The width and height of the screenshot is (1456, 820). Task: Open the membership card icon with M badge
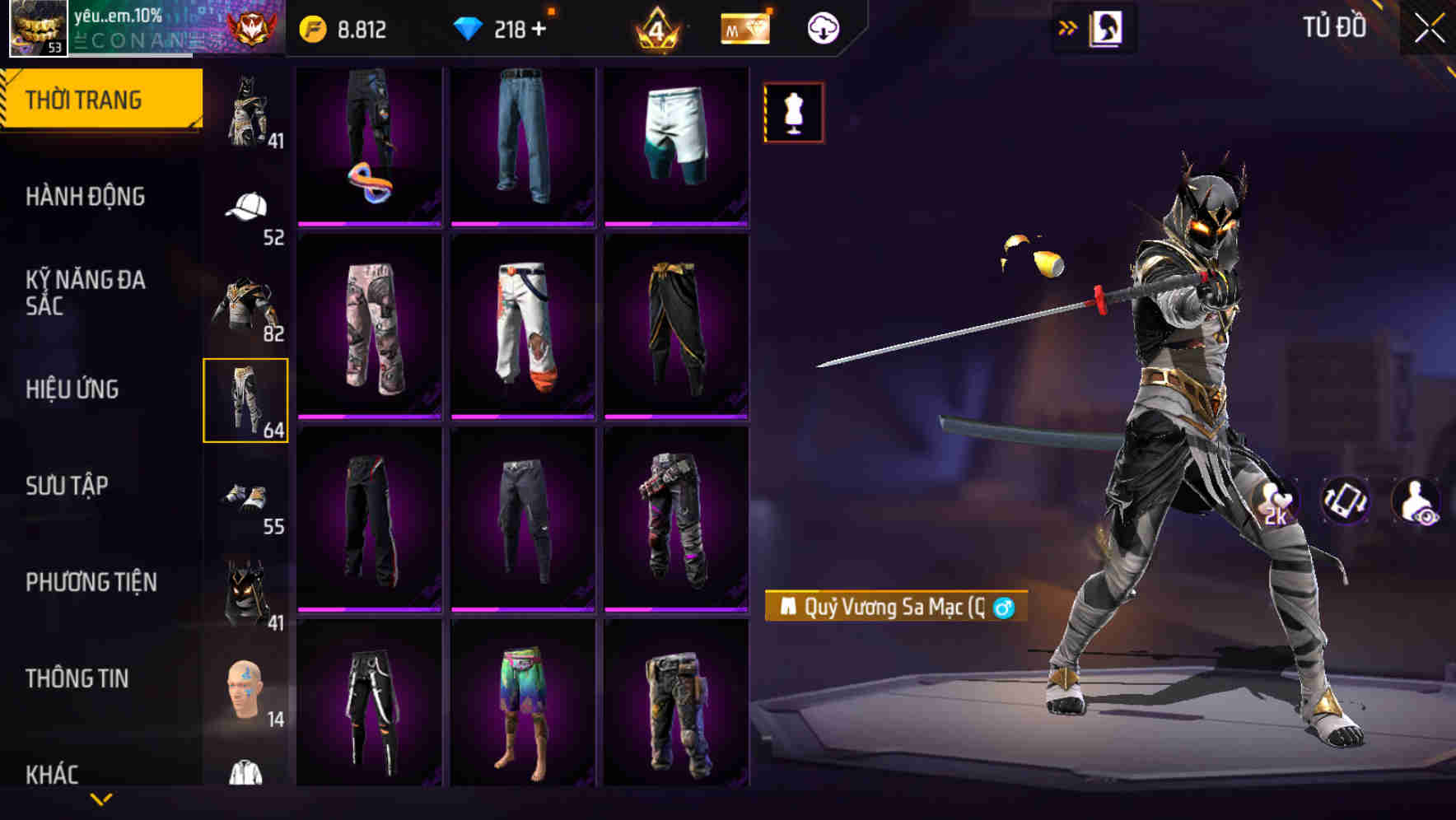click(x=744, y=27)
